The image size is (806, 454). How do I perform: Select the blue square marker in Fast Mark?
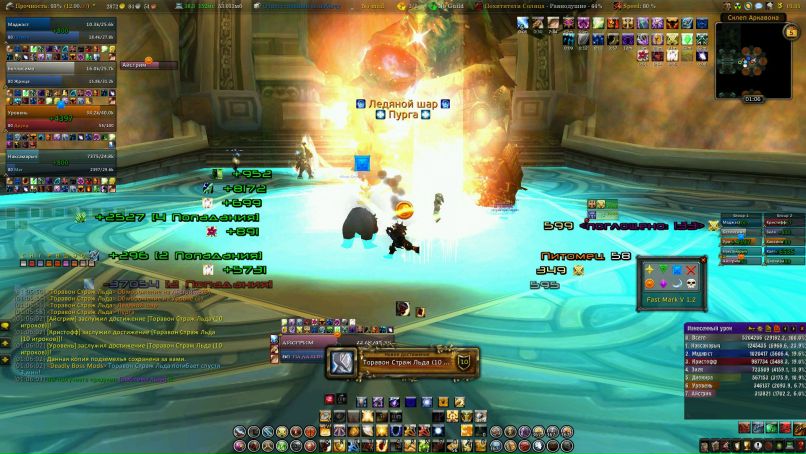(x=676, y=270)
